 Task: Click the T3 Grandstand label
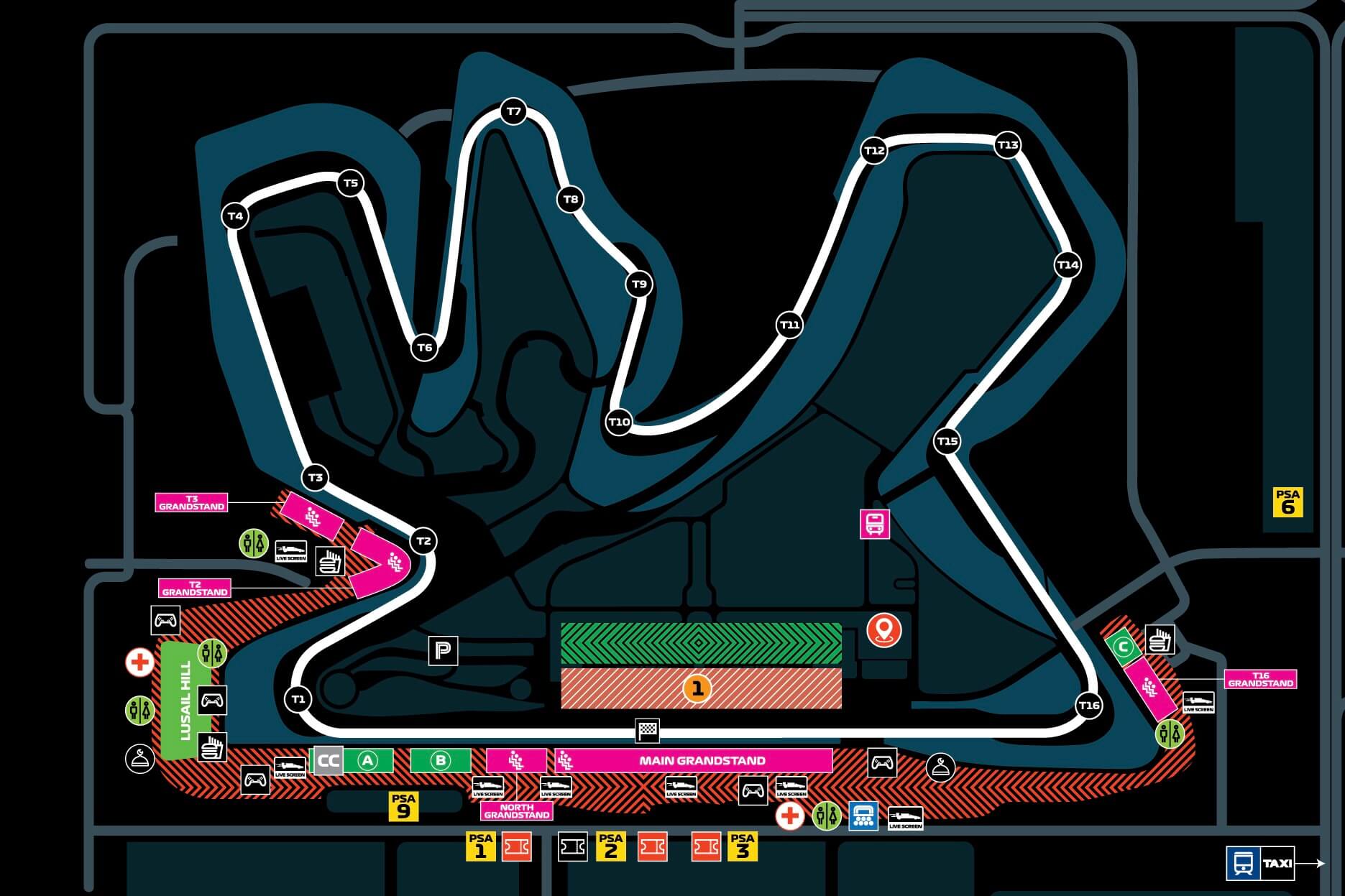[x=191, y=502]
